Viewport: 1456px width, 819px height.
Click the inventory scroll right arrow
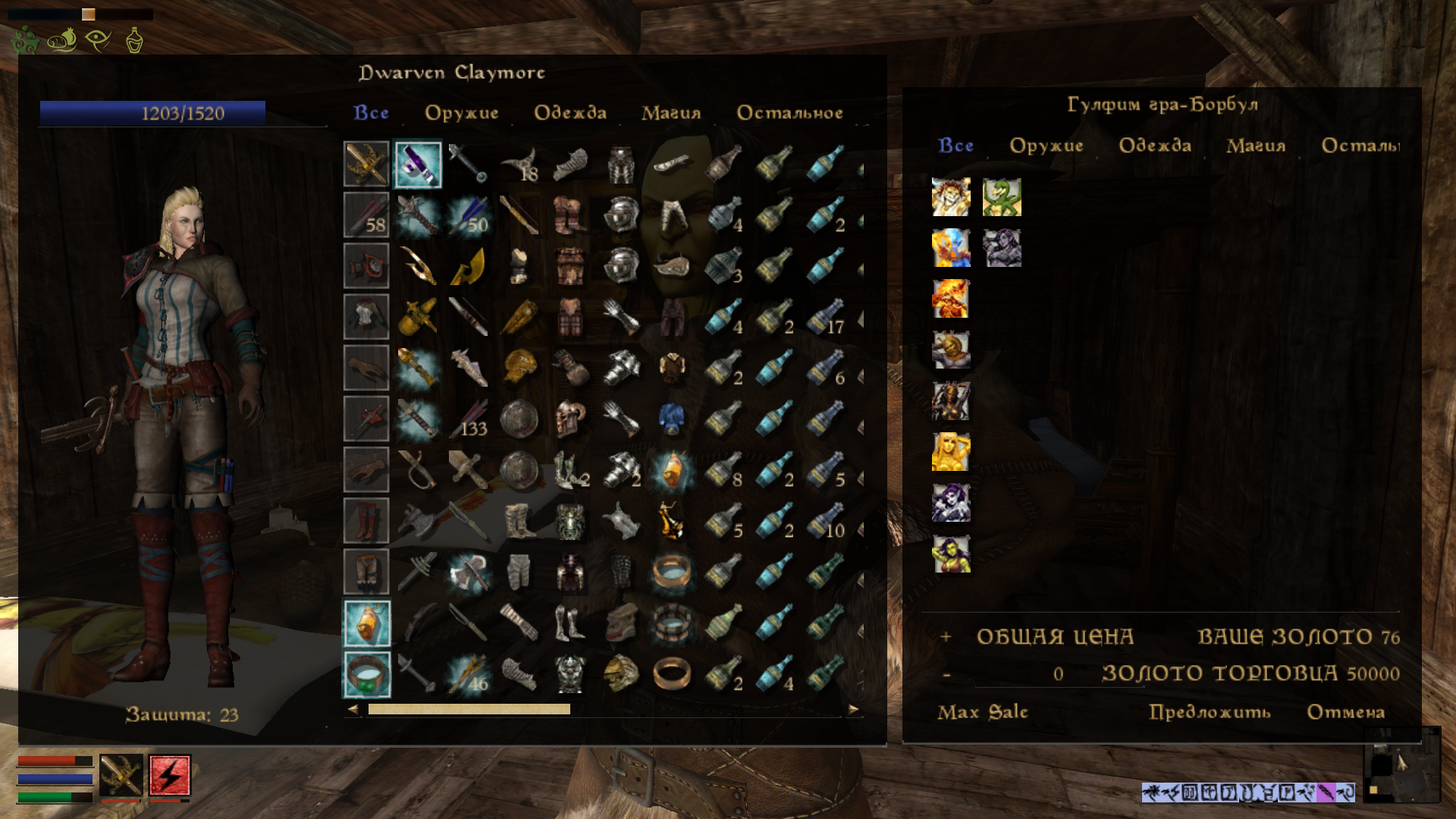click(x=854, y=710)
